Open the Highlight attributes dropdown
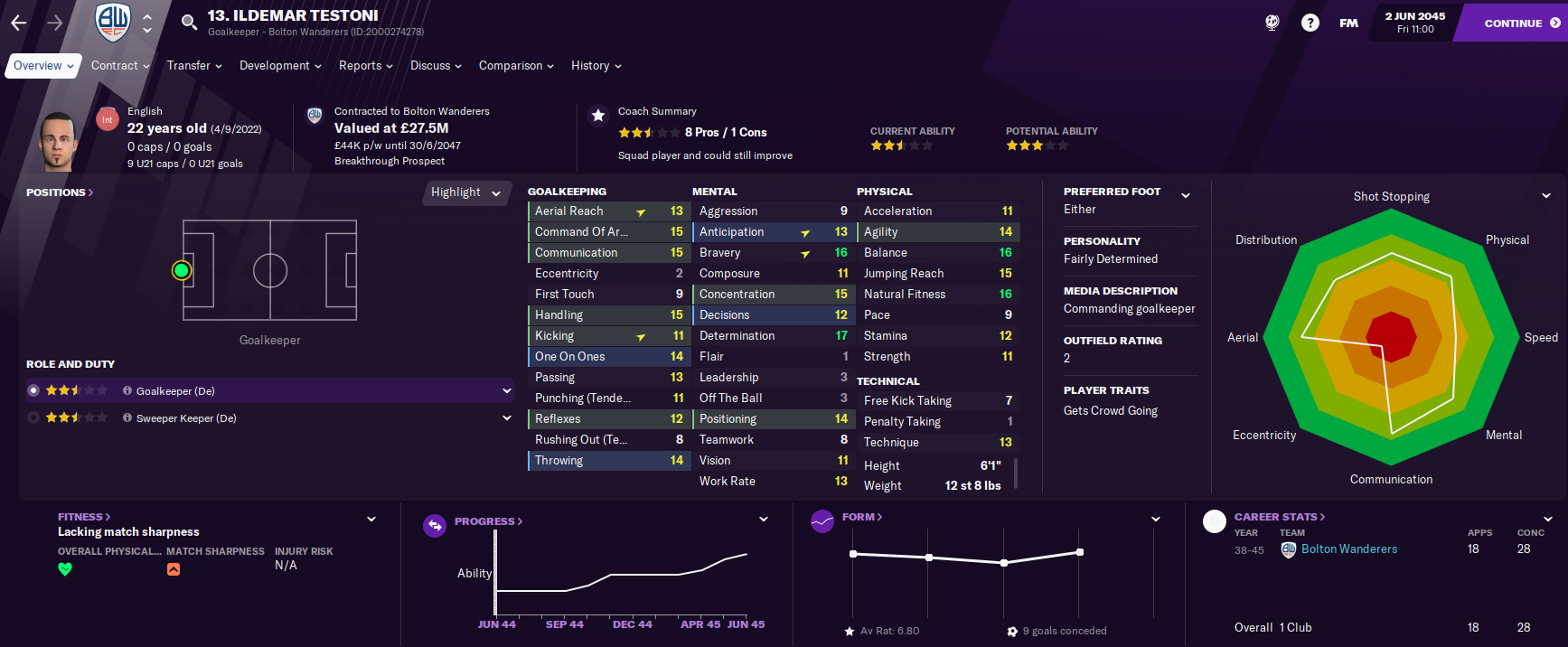The width and height of the screenshot is (1568, 647). 465,192
